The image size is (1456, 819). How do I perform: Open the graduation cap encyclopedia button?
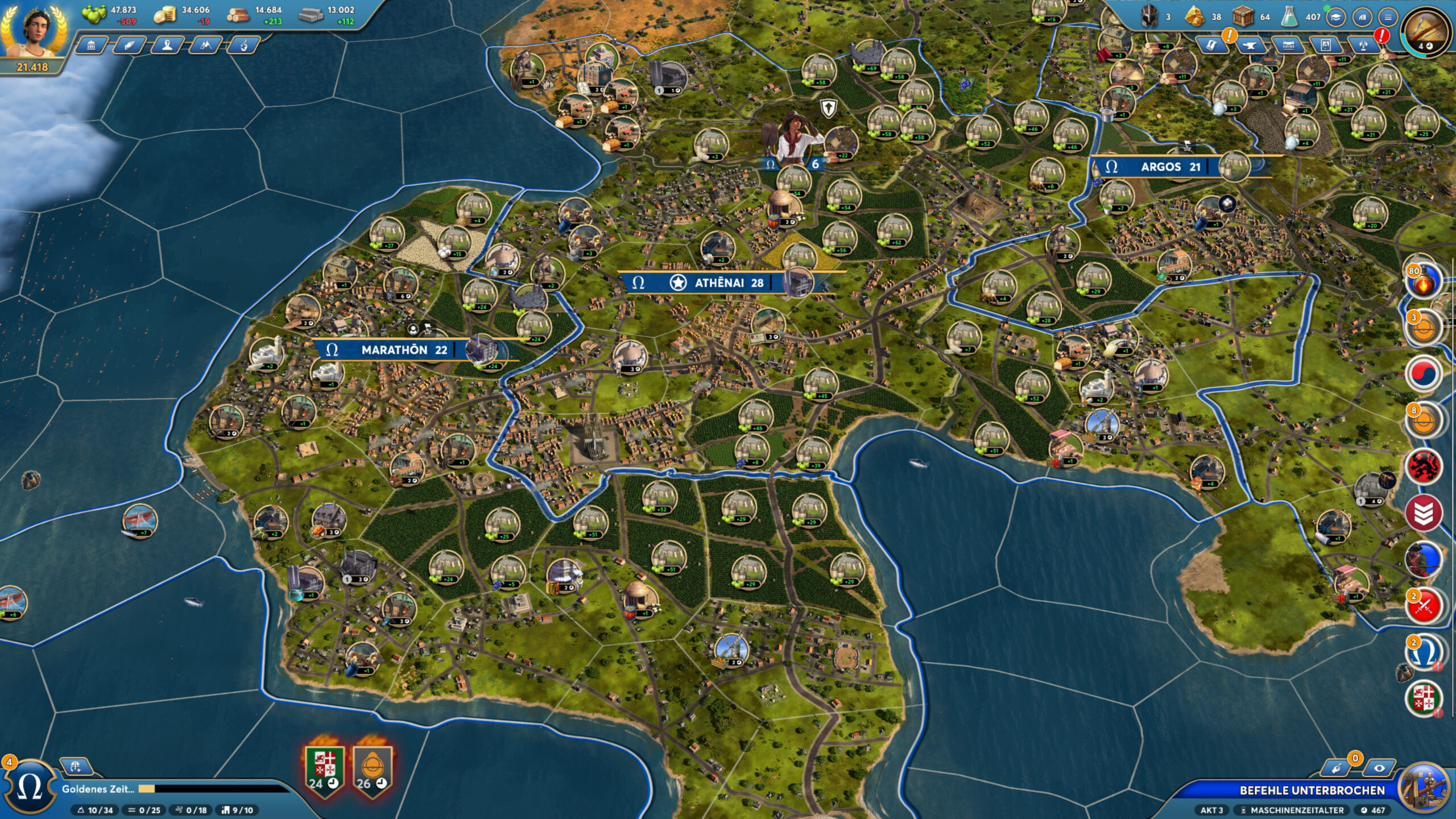[1336, 18]
